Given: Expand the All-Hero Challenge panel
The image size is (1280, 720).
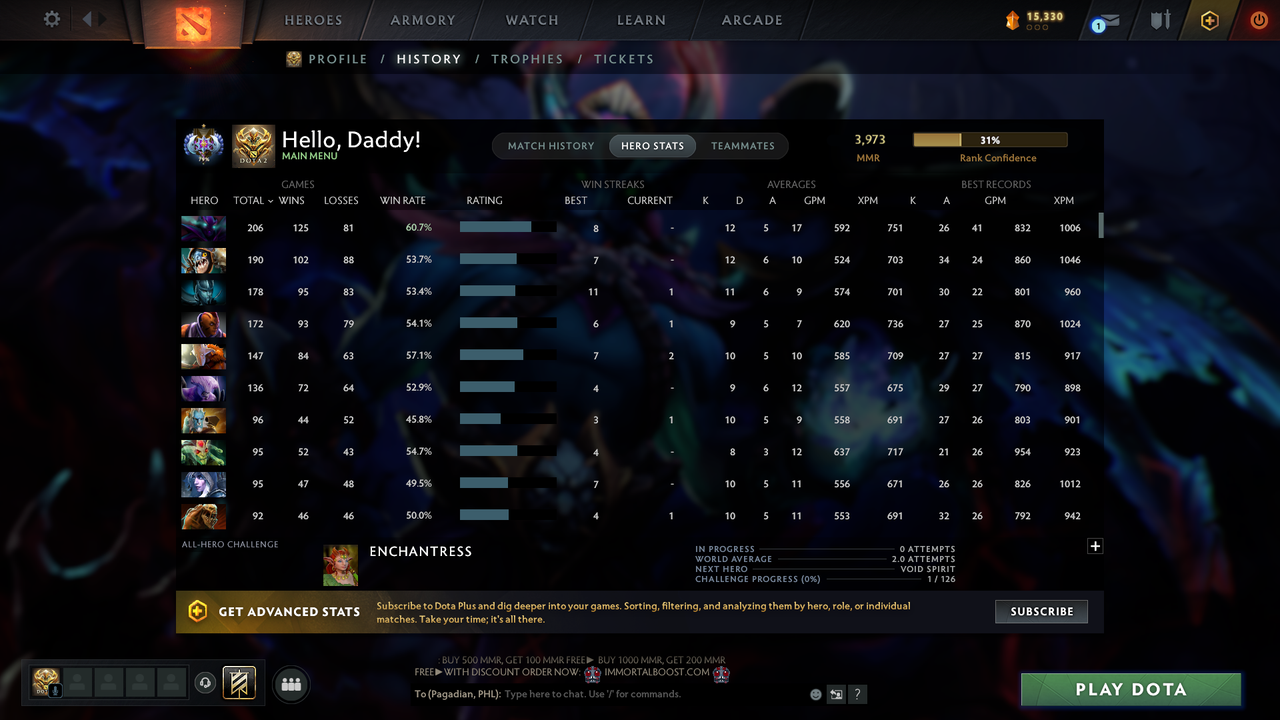Looking at the screenshot, I should [1095, 546].
